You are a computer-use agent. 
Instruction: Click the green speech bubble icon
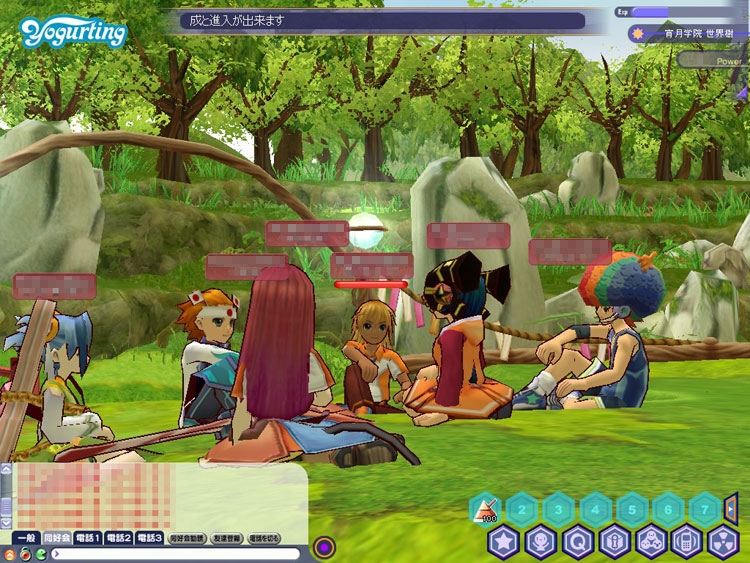[40, 553]
